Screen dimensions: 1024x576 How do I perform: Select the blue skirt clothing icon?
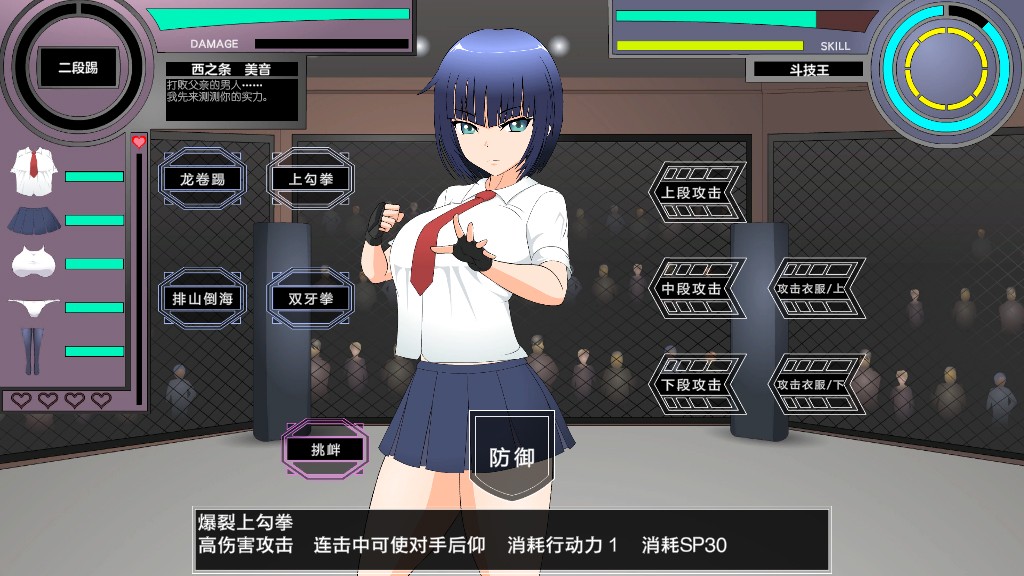click(33, 220)
